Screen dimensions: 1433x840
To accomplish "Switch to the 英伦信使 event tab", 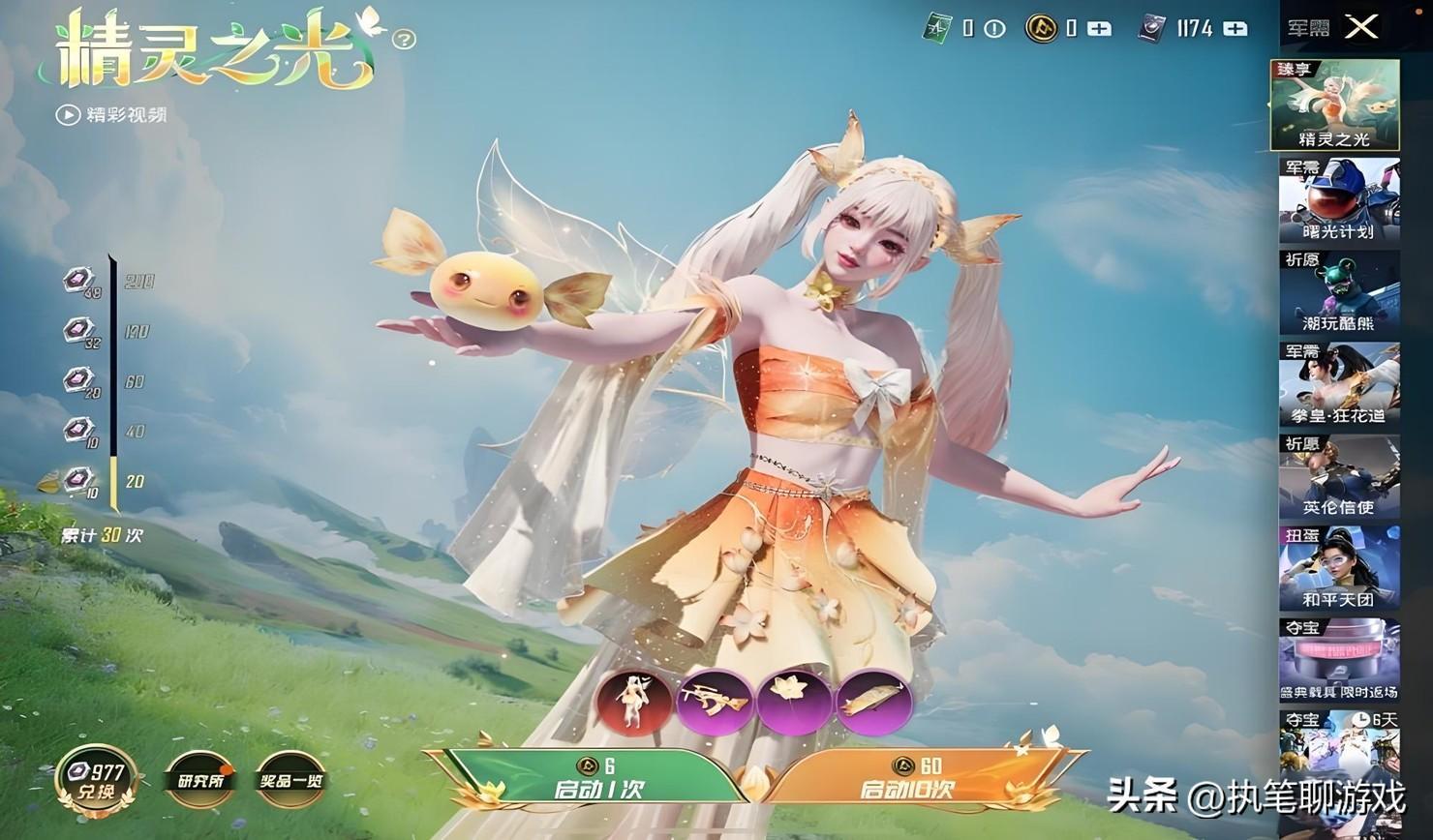I will coord(1339,477).
